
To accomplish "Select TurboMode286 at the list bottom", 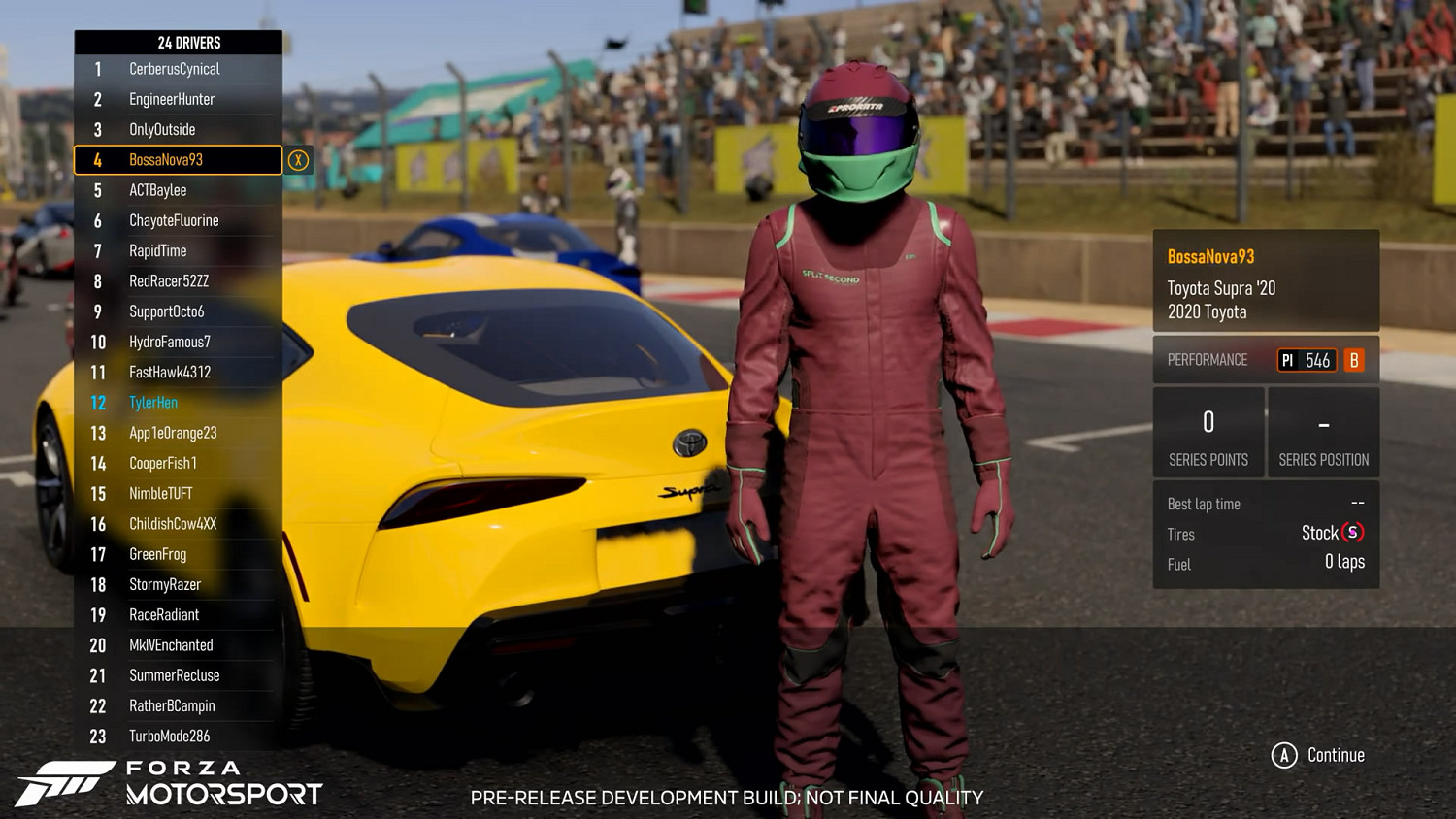I will [x=169, y=736].
